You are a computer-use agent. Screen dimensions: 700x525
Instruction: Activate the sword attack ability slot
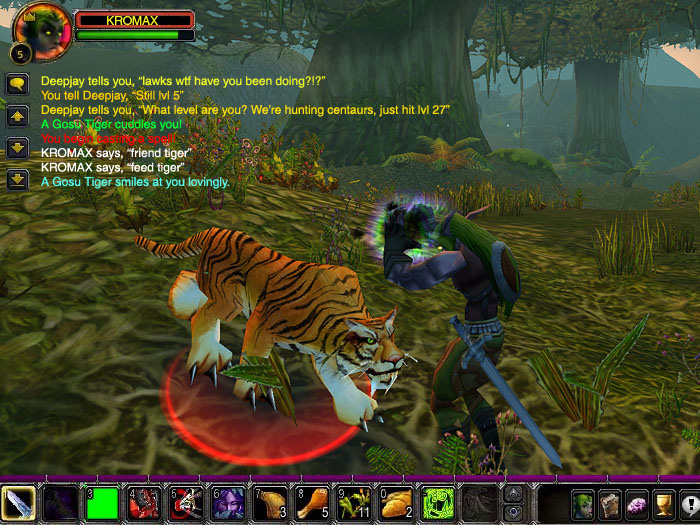(x=19, y=503)
